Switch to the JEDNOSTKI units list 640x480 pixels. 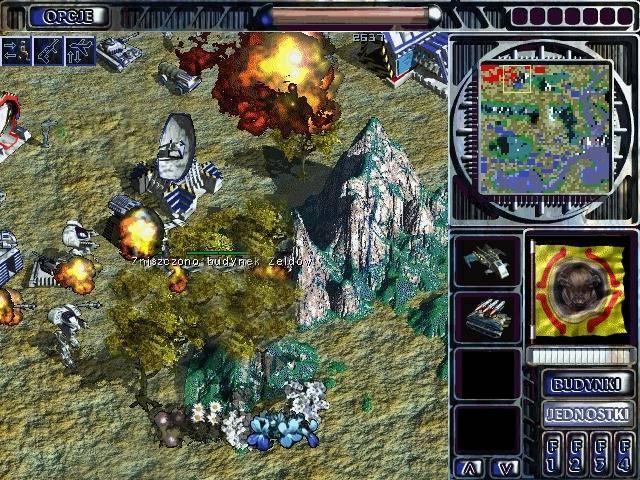coord(588,413)
